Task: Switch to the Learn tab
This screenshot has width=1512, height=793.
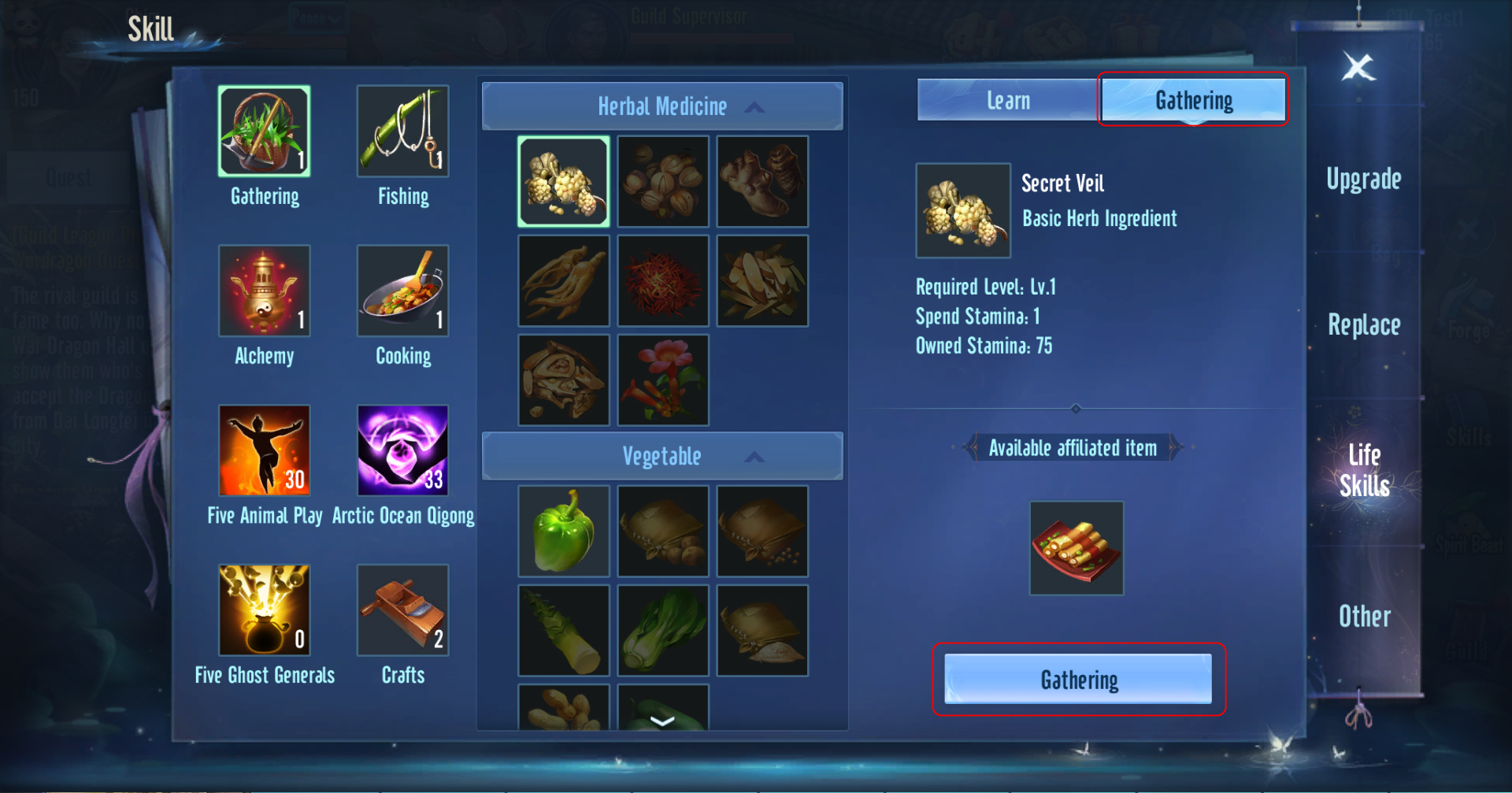Action: click(1008, 101)
